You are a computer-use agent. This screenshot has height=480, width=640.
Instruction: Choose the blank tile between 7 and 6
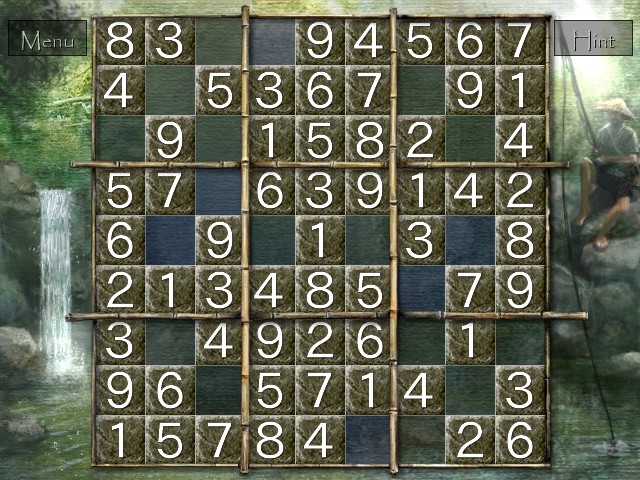pos(220,190)
